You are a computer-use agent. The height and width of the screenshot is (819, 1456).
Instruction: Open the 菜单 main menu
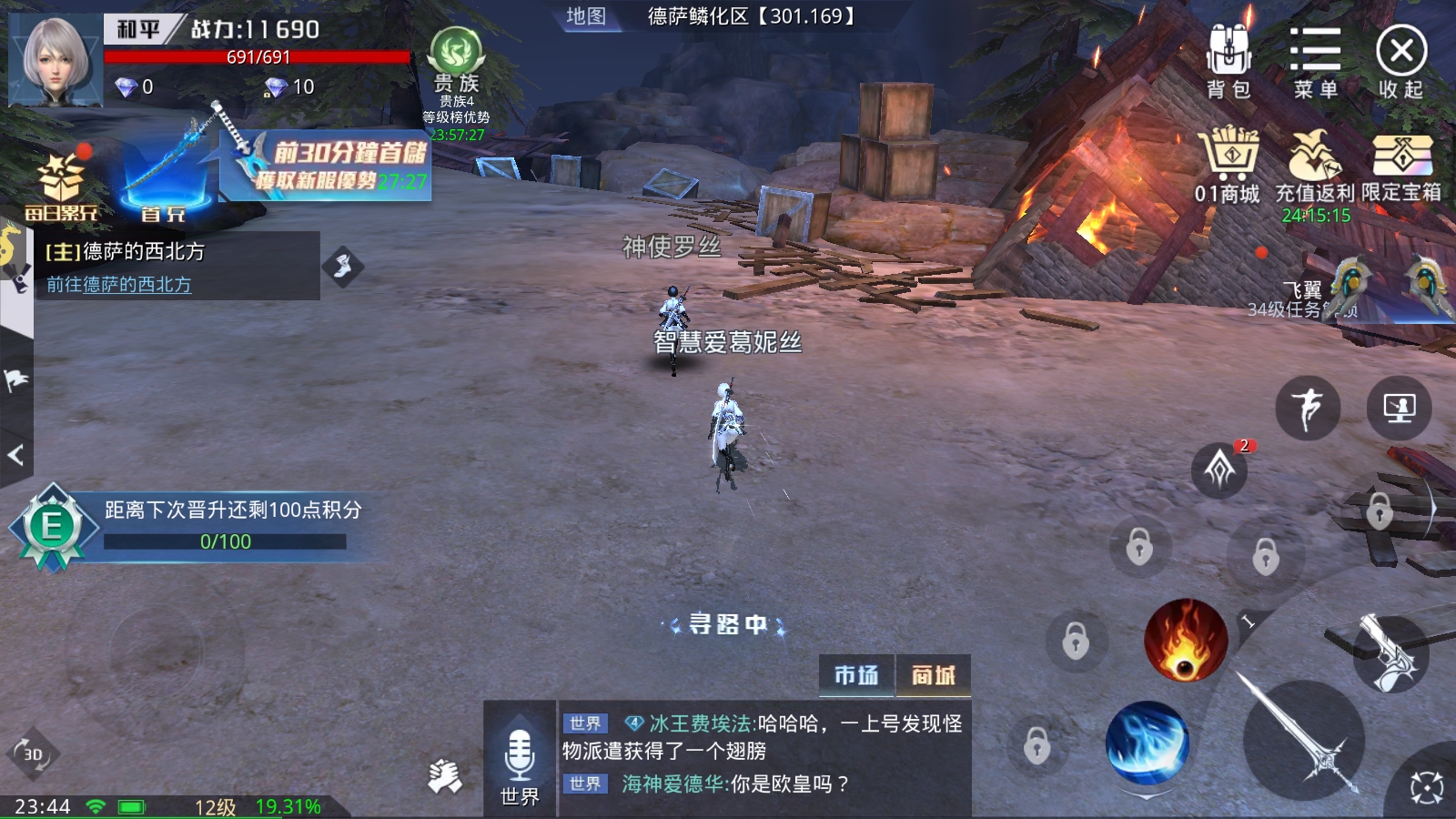(1314, 55)
